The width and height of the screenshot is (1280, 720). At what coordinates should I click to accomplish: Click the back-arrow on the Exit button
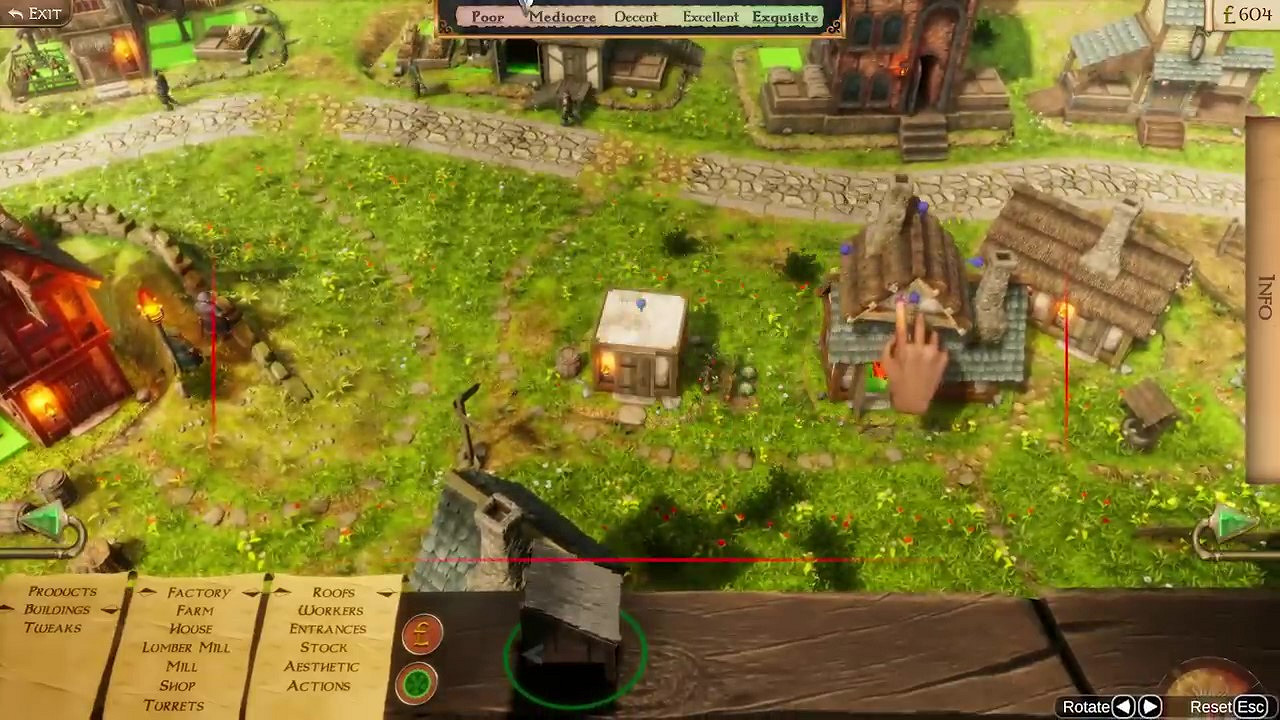click(14, 13)
